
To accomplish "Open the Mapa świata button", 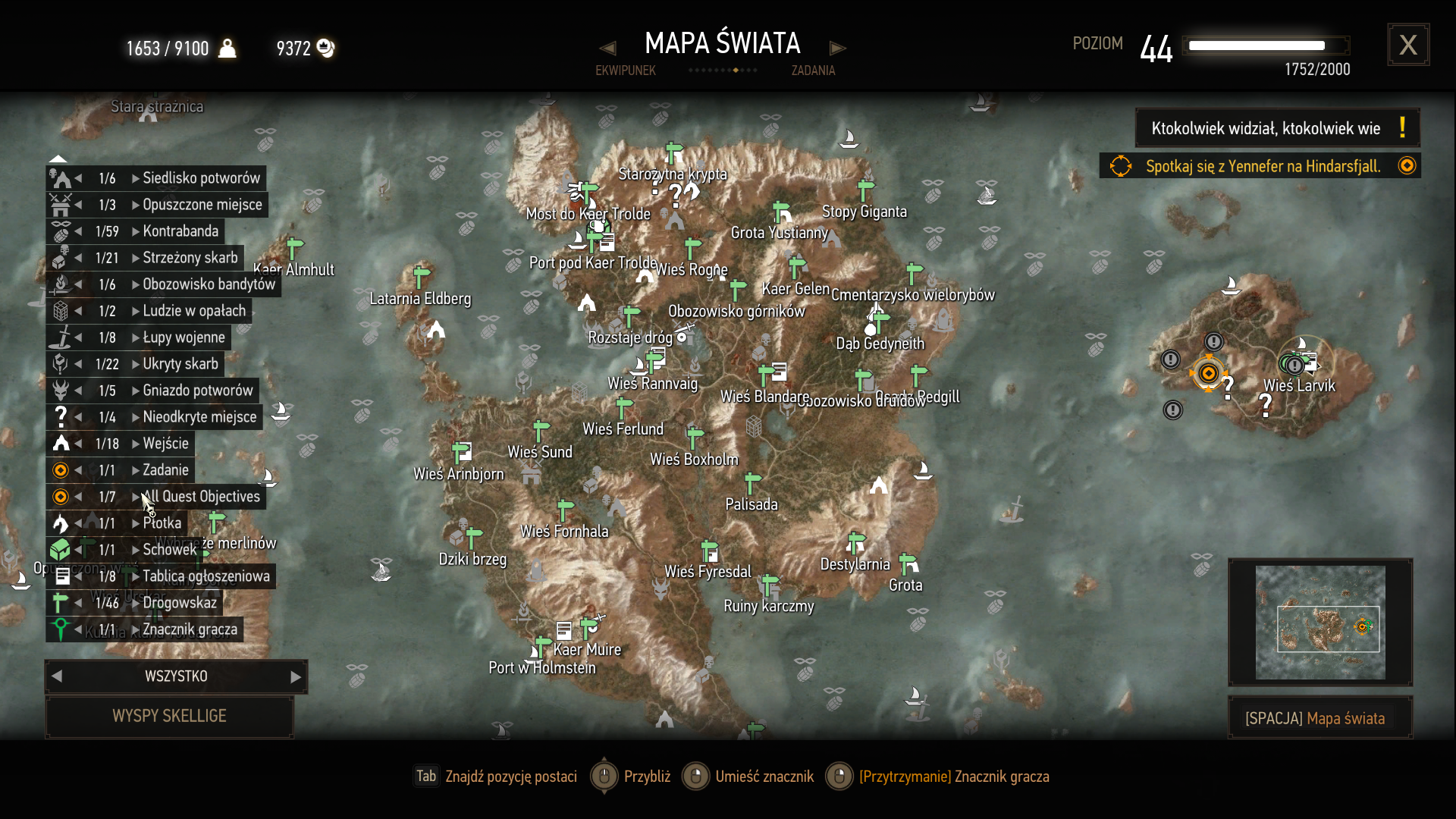I will point(1319,718).
